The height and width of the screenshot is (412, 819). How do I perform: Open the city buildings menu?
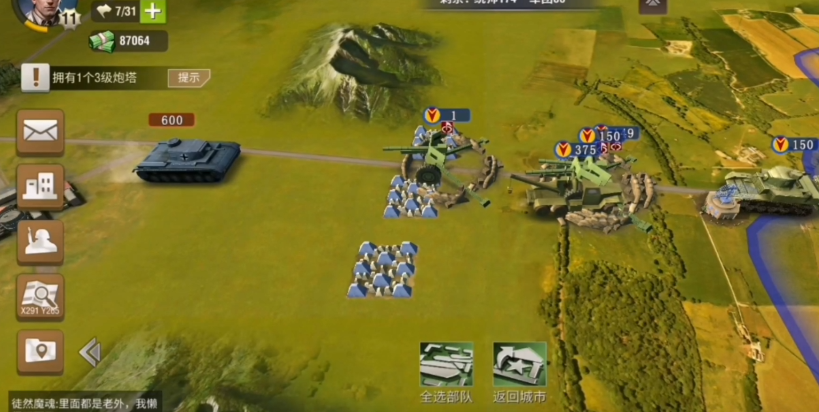(x=41, y=186)
